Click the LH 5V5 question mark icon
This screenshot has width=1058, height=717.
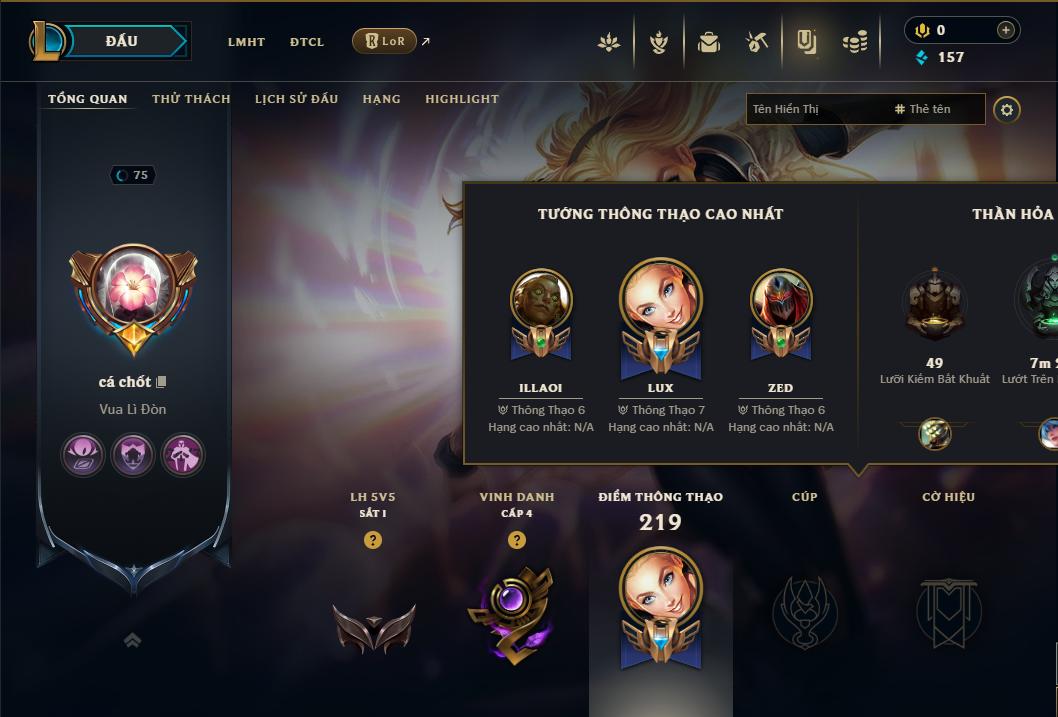(373, 540)
